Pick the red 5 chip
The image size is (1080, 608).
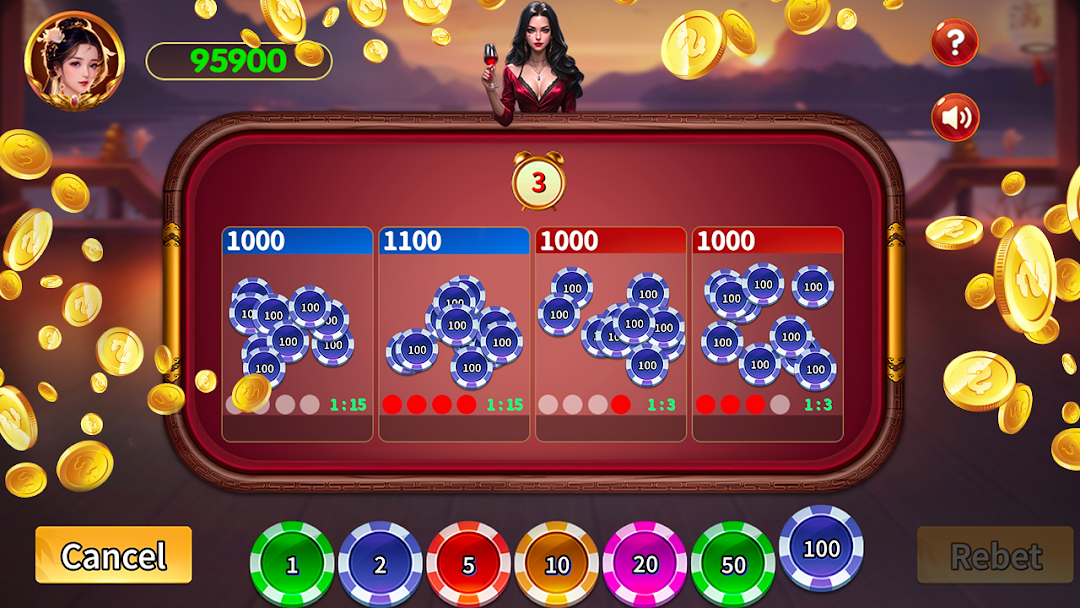468,564
